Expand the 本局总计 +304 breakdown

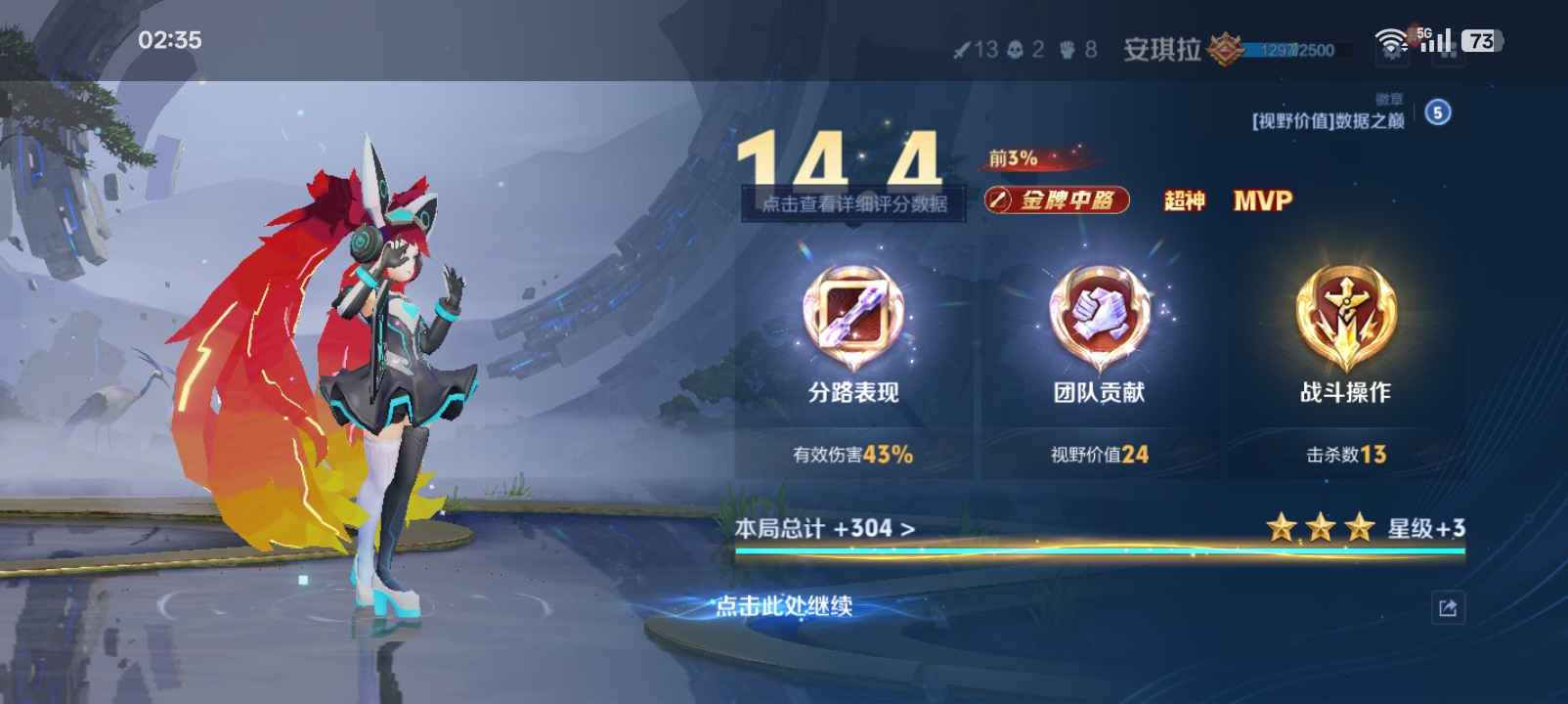click(825, 529)
